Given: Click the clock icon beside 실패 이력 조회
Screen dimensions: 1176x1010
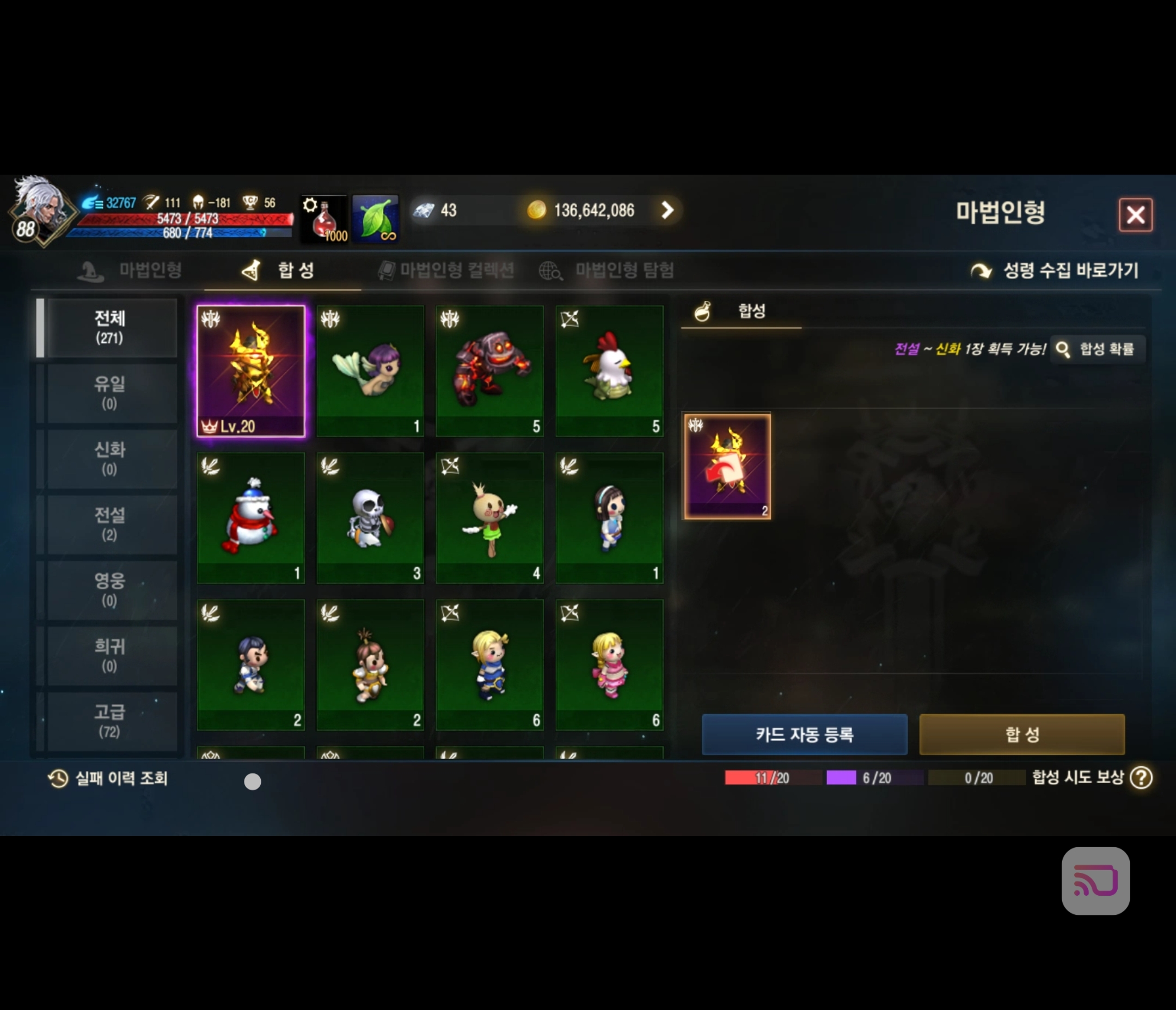Looking at the screenshot, I should [57, 778].
